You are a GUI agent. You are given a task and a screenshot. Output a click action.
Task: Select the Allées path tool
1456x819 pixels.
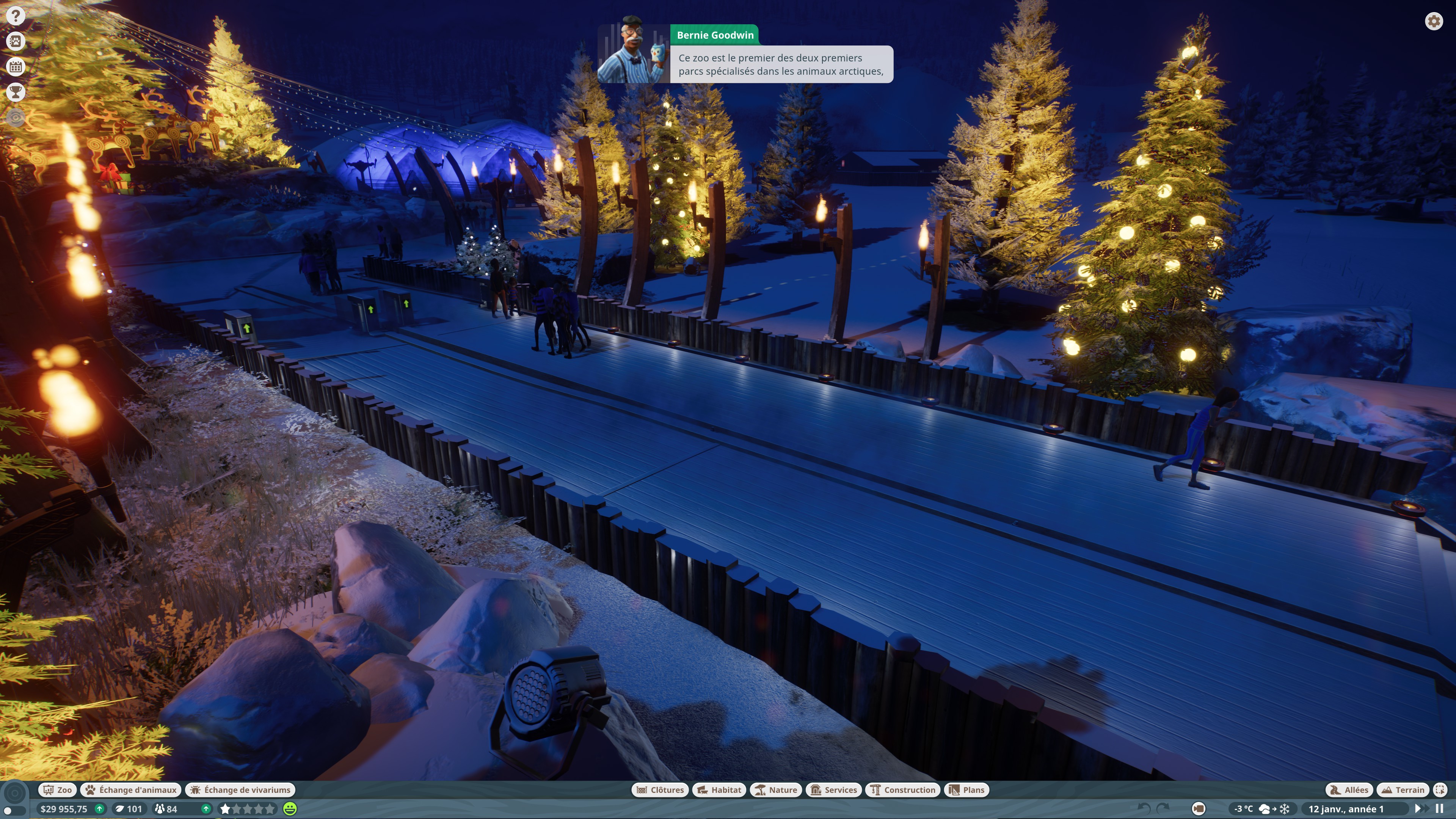point(1349,789)
